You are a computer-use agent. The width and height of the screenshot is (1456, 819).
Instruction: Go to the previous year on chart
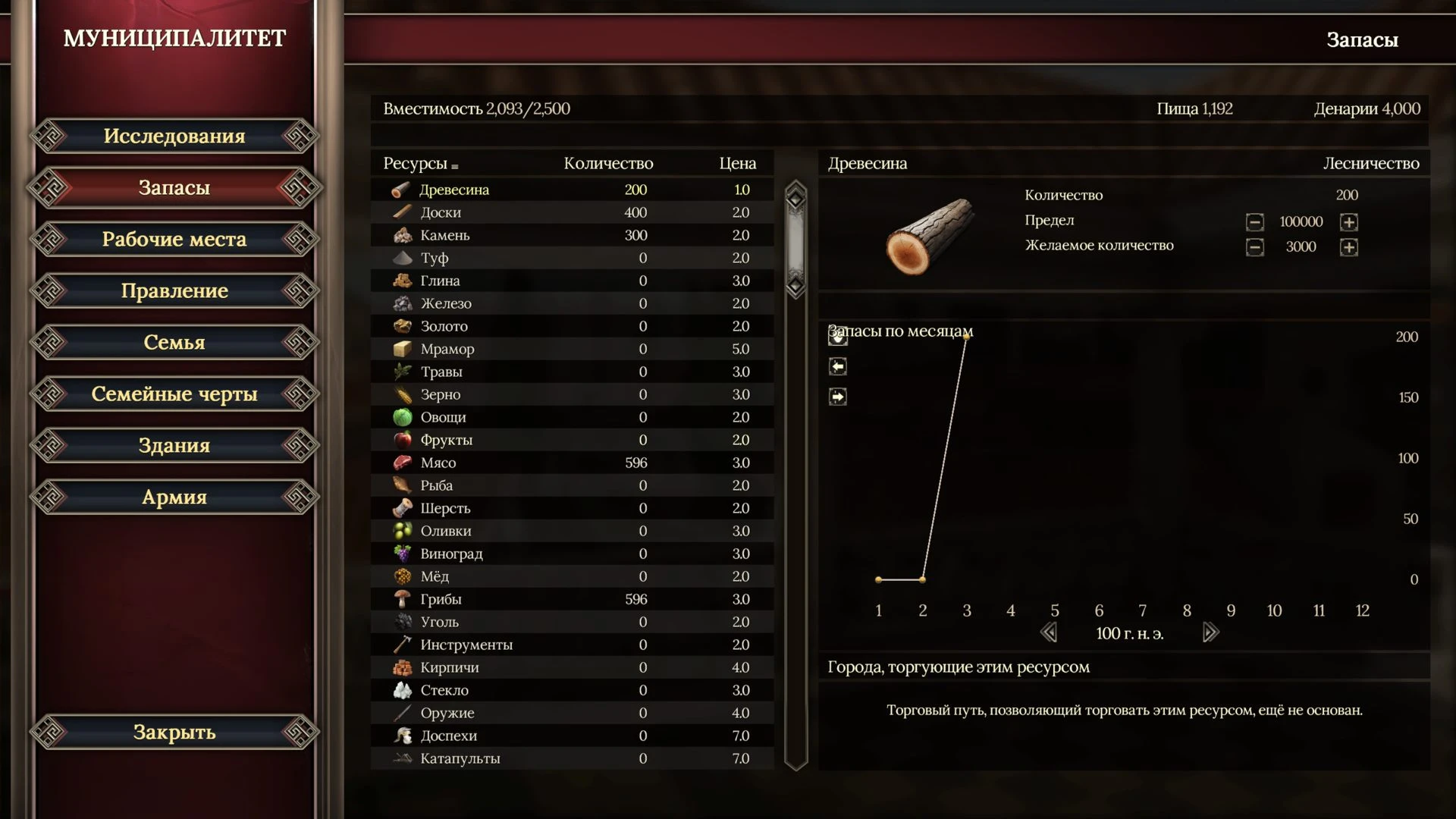point(1049,632)
